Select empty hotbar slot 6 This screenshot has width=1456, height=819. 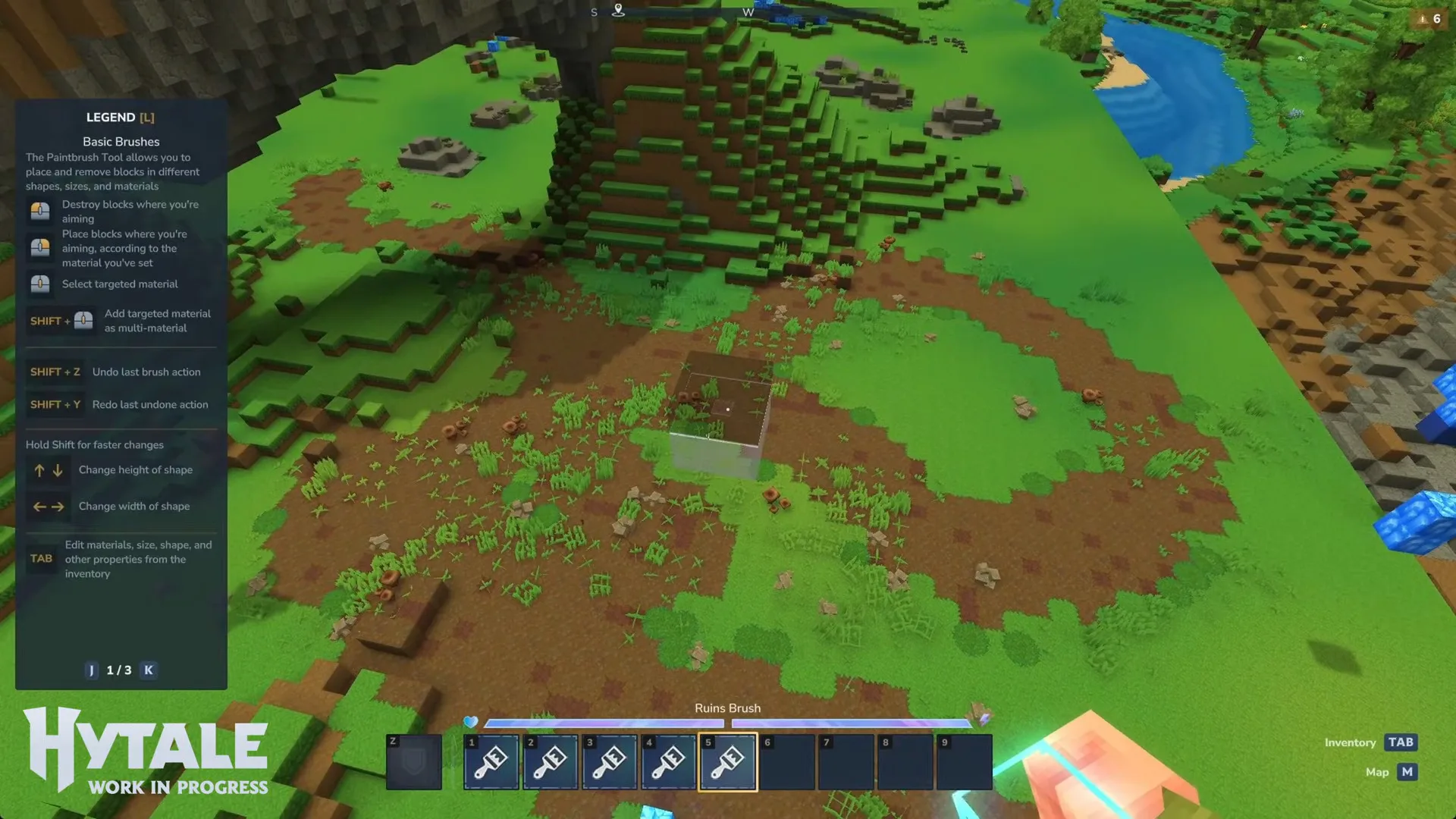click(787, 762)
